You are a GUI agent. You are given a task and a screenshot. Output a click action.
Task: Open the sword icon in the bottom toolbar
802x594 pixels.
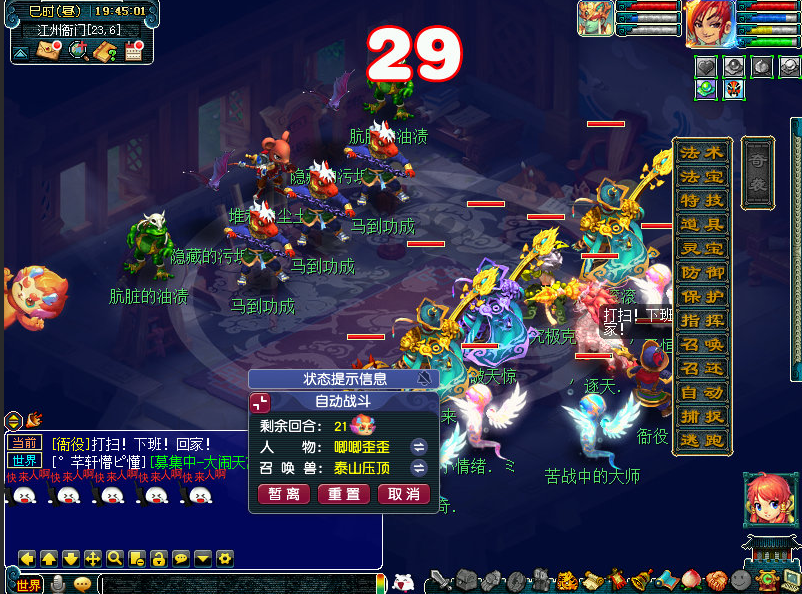coord(440,580)
